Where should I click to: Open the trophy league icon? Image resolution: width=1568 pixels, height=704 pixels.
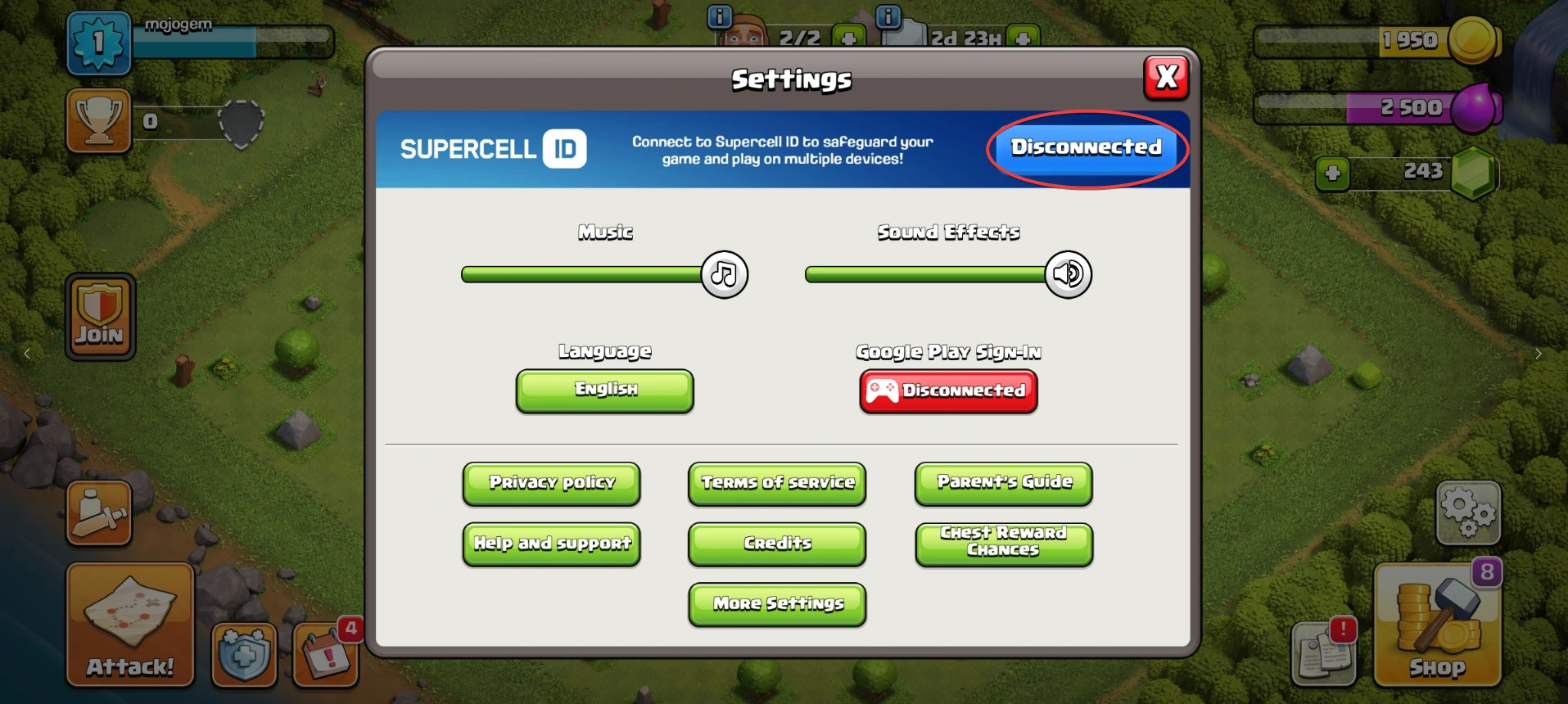click(98, 121)
